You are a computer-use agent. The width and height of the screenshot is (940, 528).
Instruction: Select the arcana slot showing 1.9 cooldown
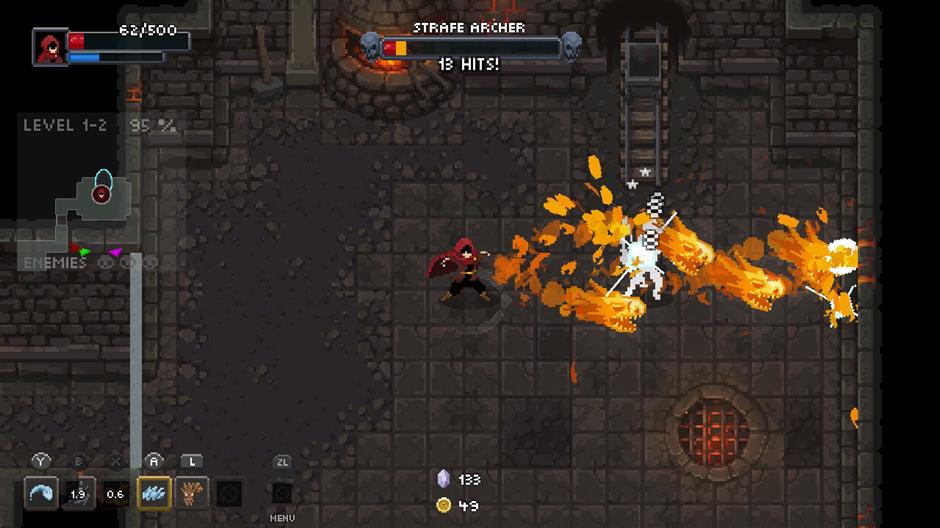tap(78, 493)
